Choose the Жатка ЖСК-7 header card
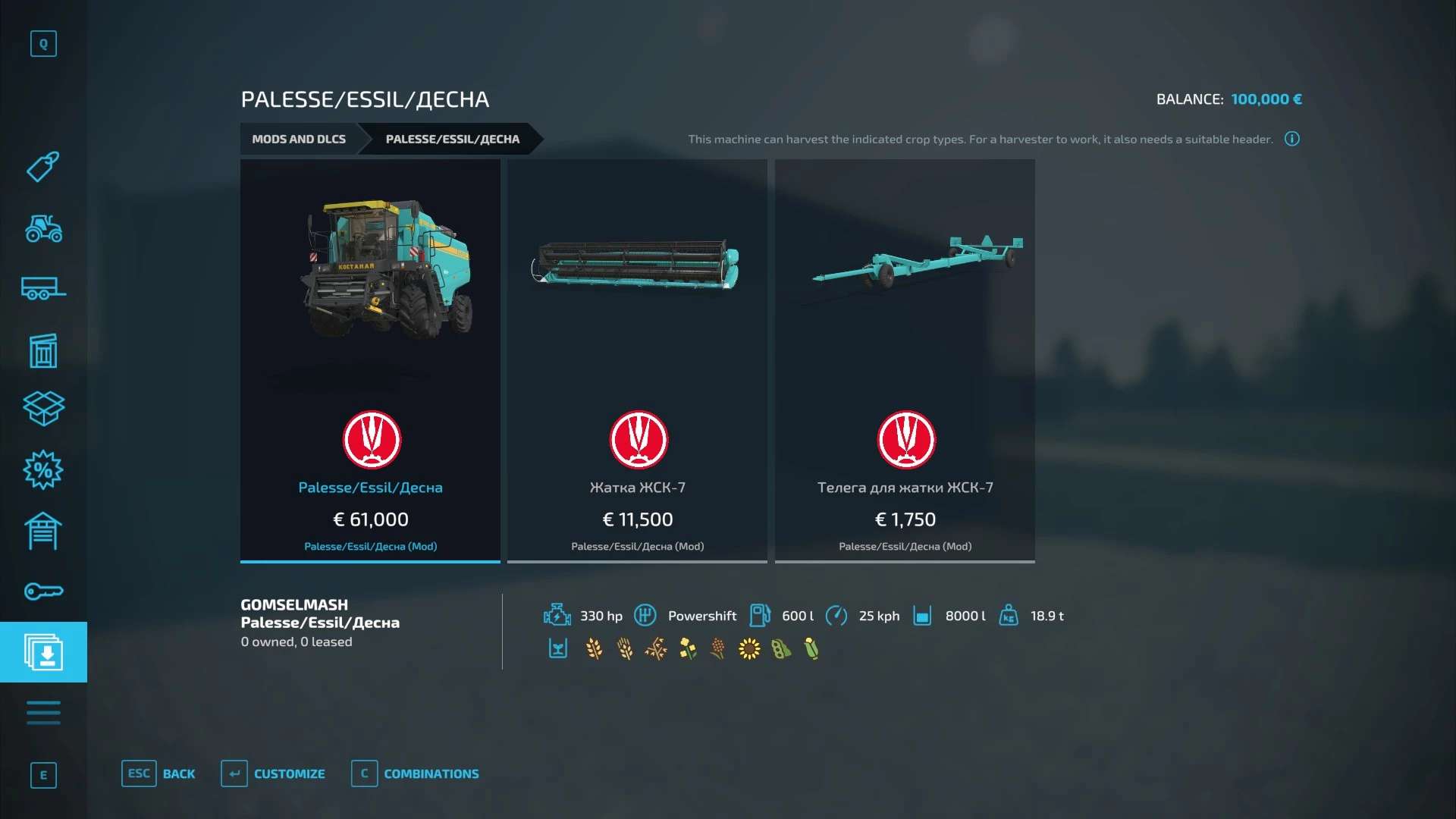The width and height of the screenshot is (1456, 819). pyautogui.click(x=637, y=360)
